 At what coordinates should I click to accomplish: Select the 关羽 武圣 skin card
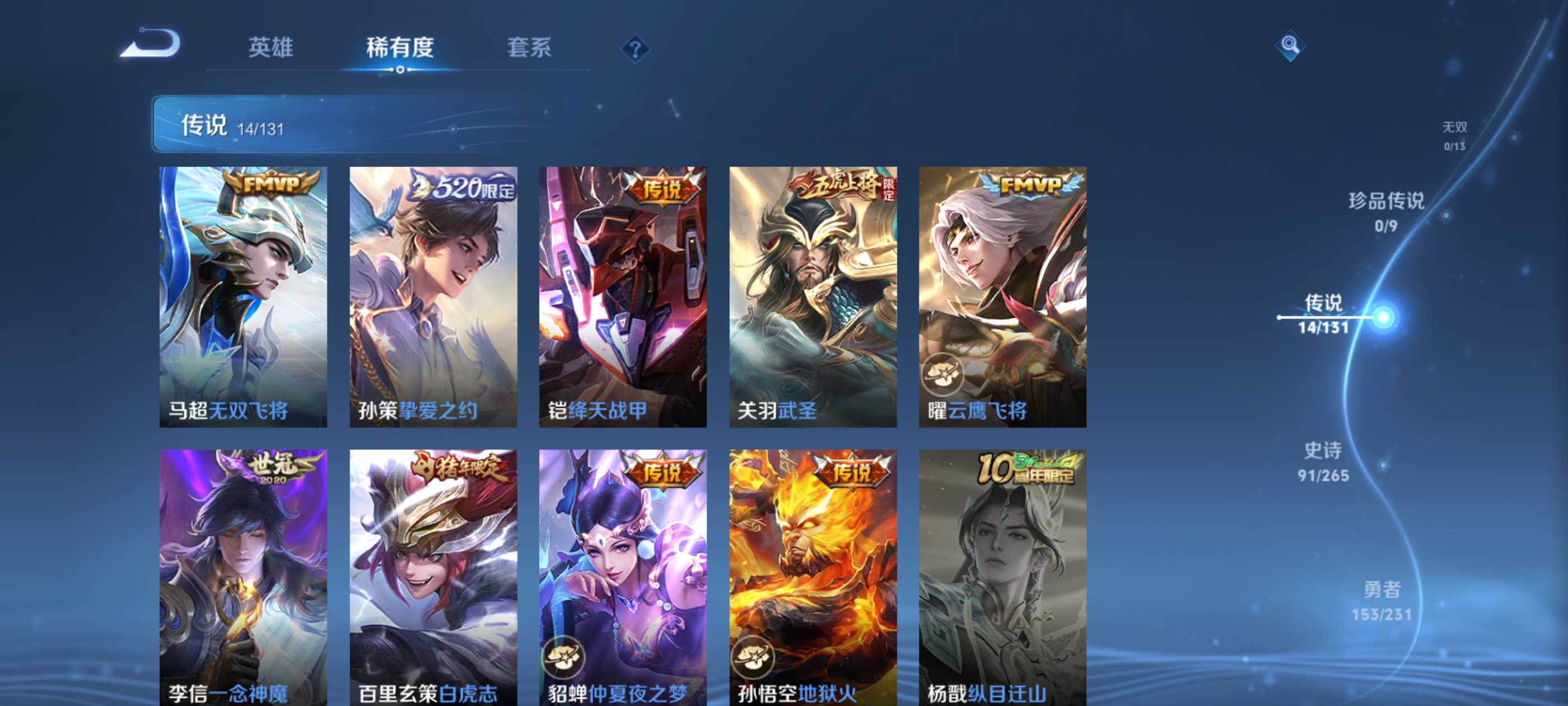coord(813,296)
